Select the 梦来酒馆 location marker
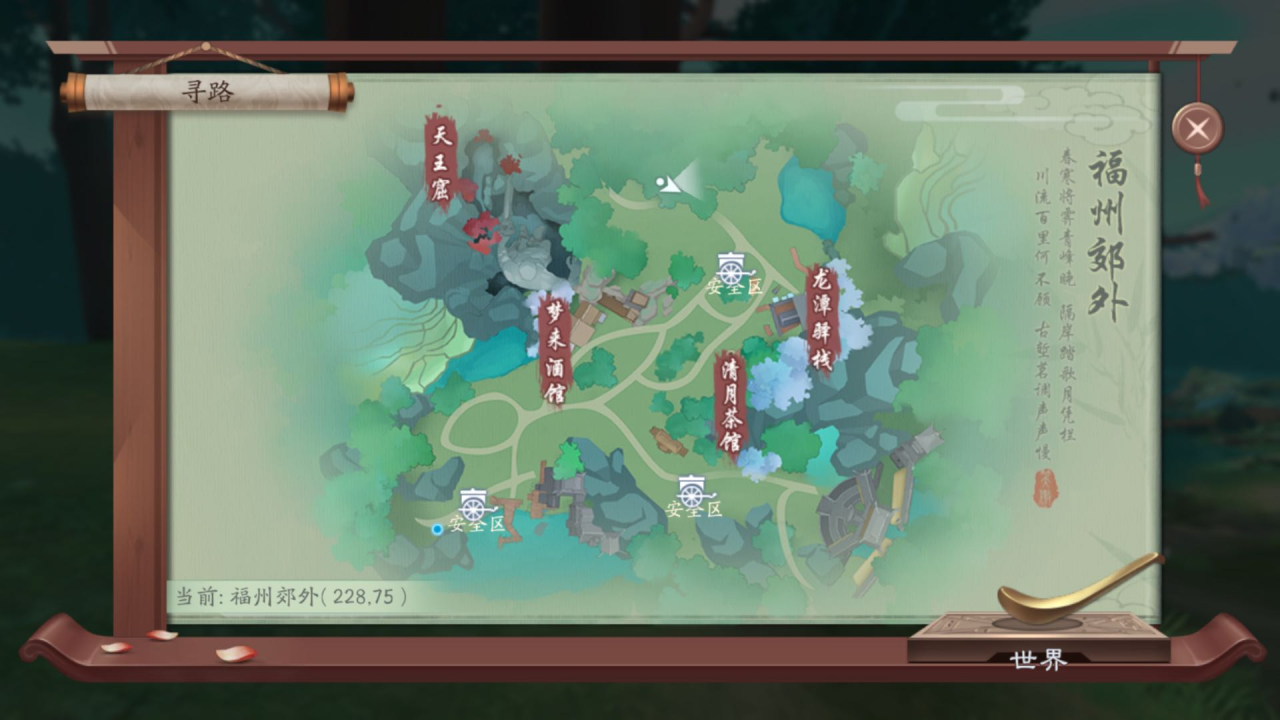The width and height of the screenshot is (1280, 720). coord(554,350)
